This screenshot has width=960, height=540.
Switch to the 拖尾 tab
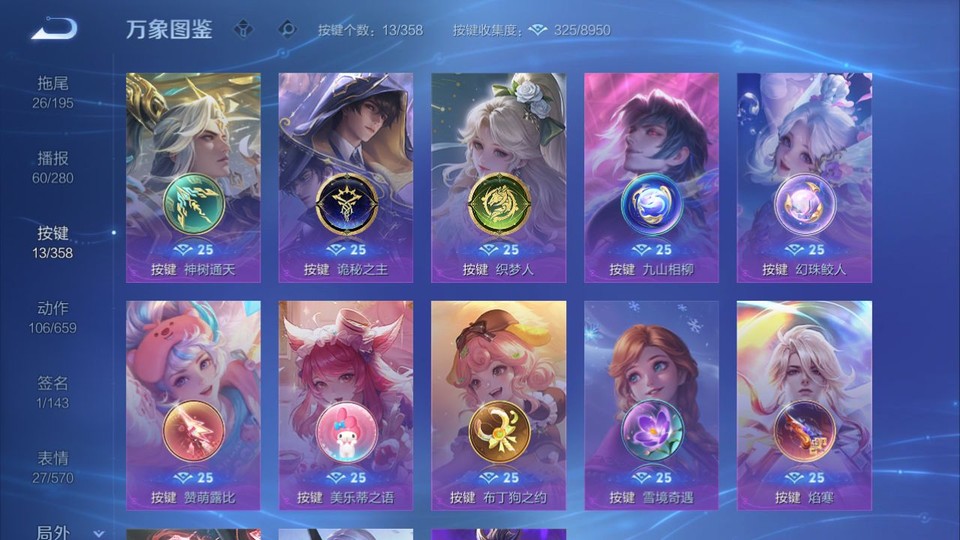(x=54, y=92)
